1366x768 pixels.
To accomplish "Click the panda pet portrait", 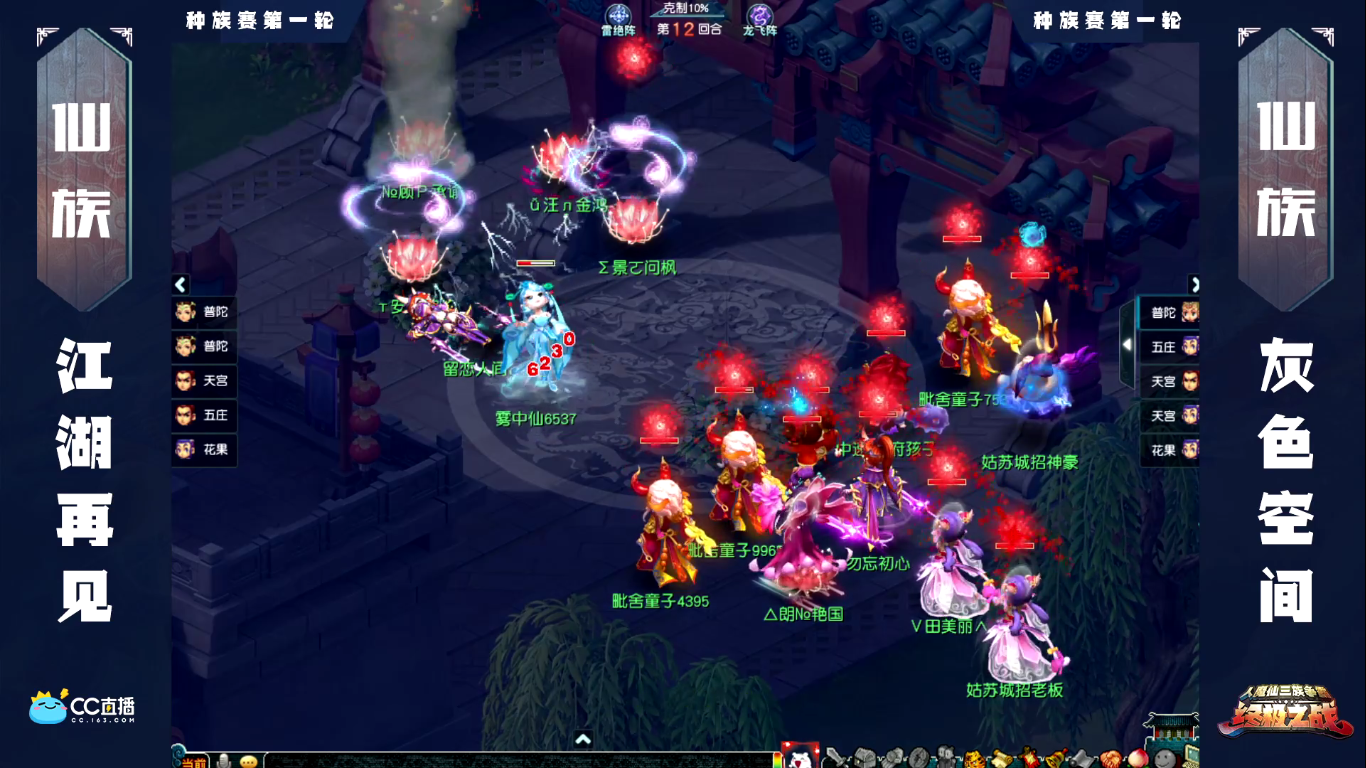I will [x=798, y=756].
